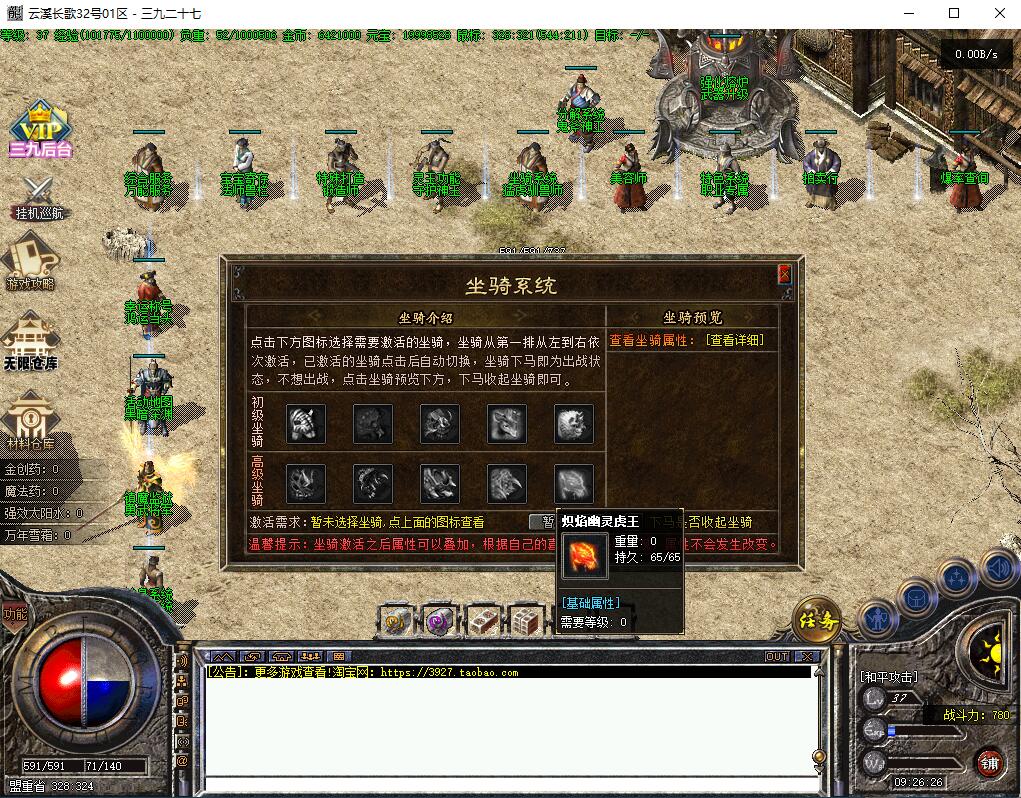Maximize the game window
1021x798 pixels.
(x=953, y=14)
